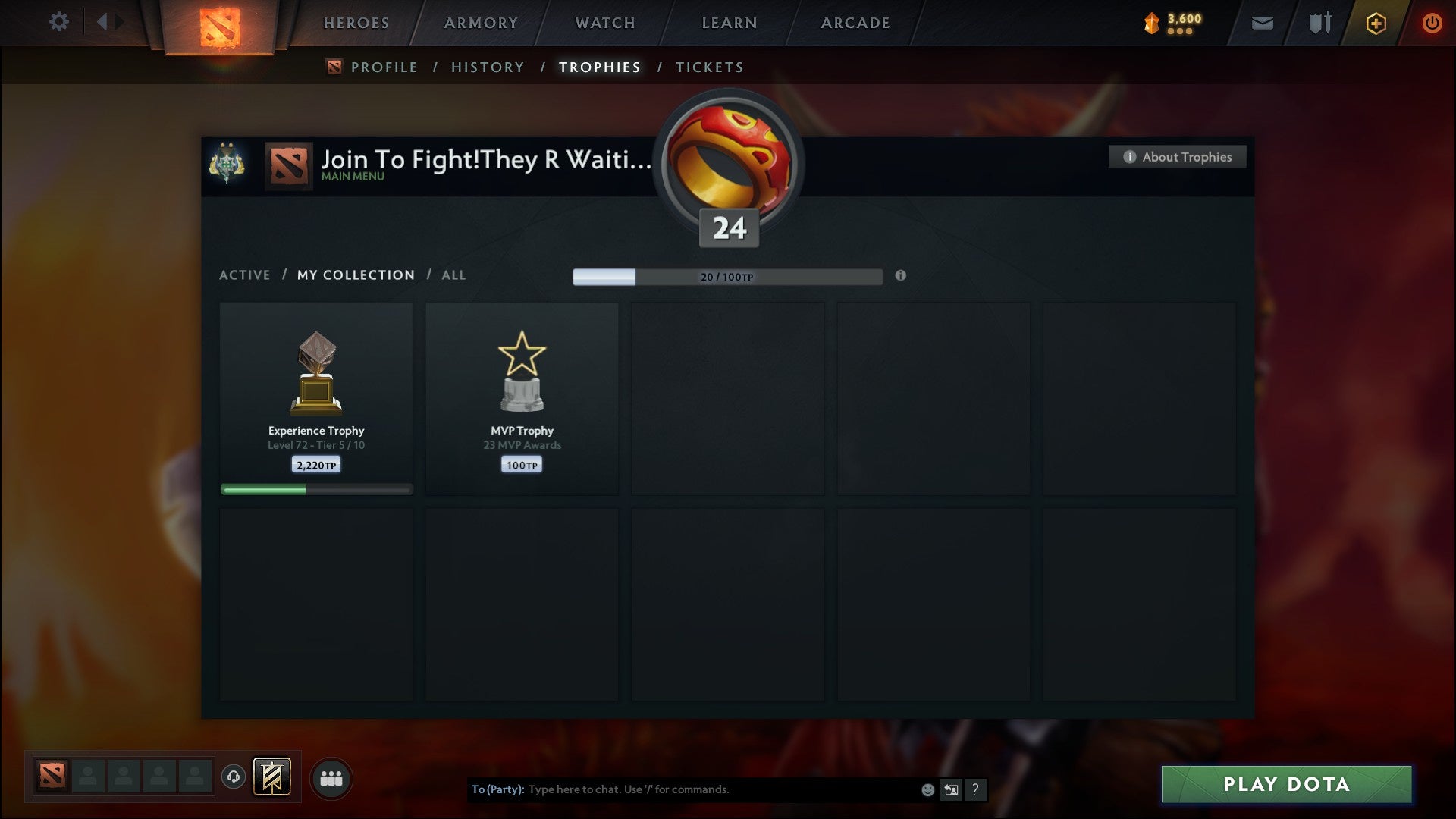The width and height of the screenshot is (1456, 819).
Task: Switch to the TICKETS tab
Action: pos(708,67)
